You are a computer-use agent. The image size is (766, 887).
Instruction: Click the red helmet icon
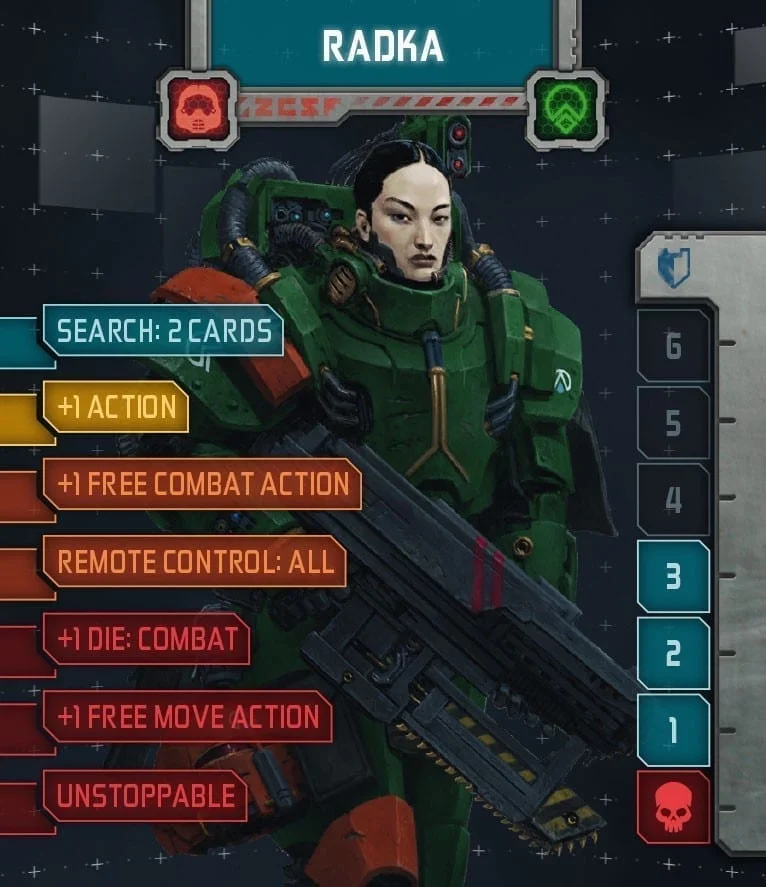(198, 103)
